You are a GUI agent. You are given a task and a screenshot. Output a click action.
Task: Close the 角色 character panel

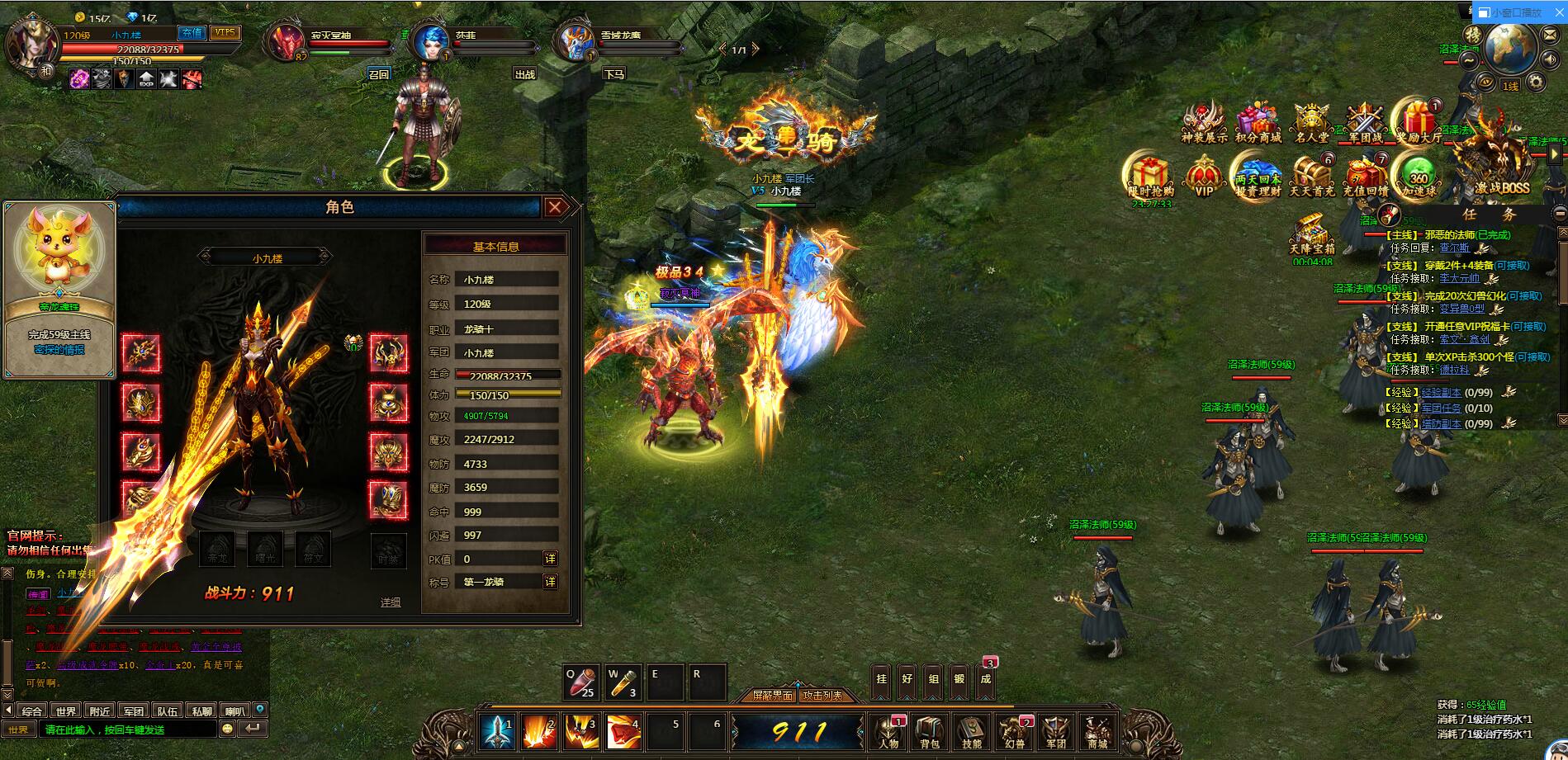(556, 207)
